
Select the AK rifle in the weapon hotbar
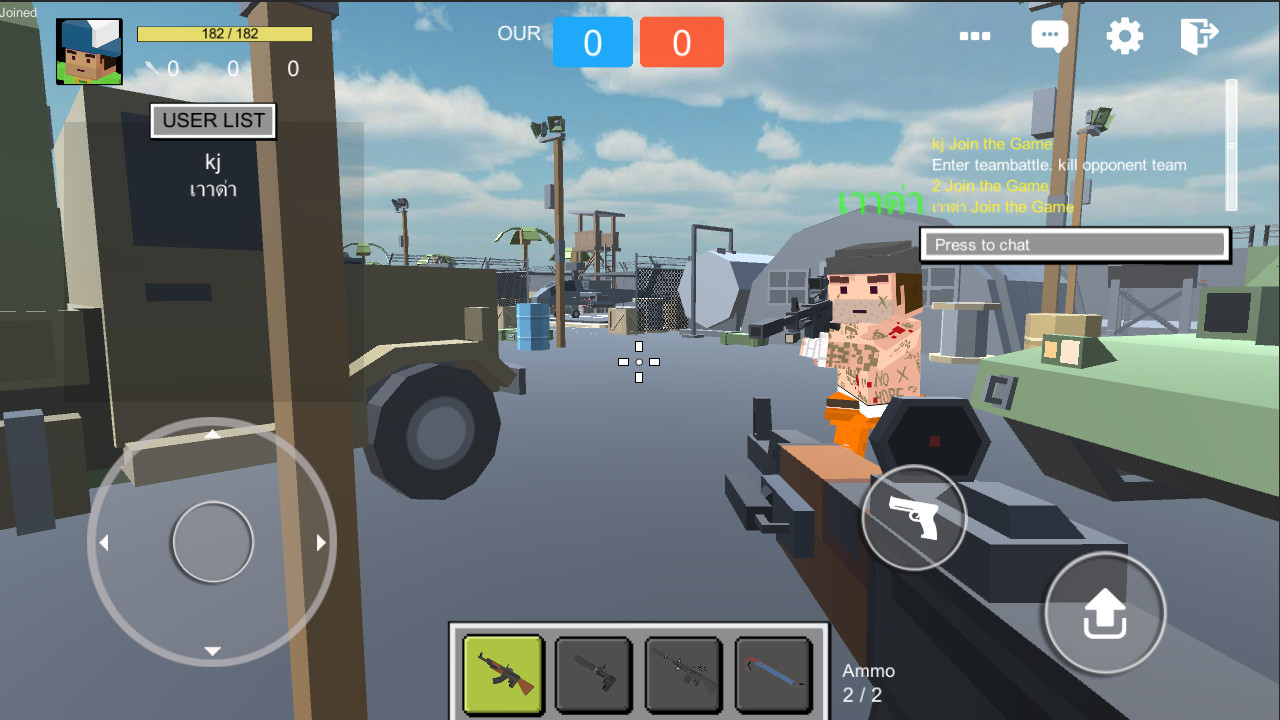click(x=503, y=675)
